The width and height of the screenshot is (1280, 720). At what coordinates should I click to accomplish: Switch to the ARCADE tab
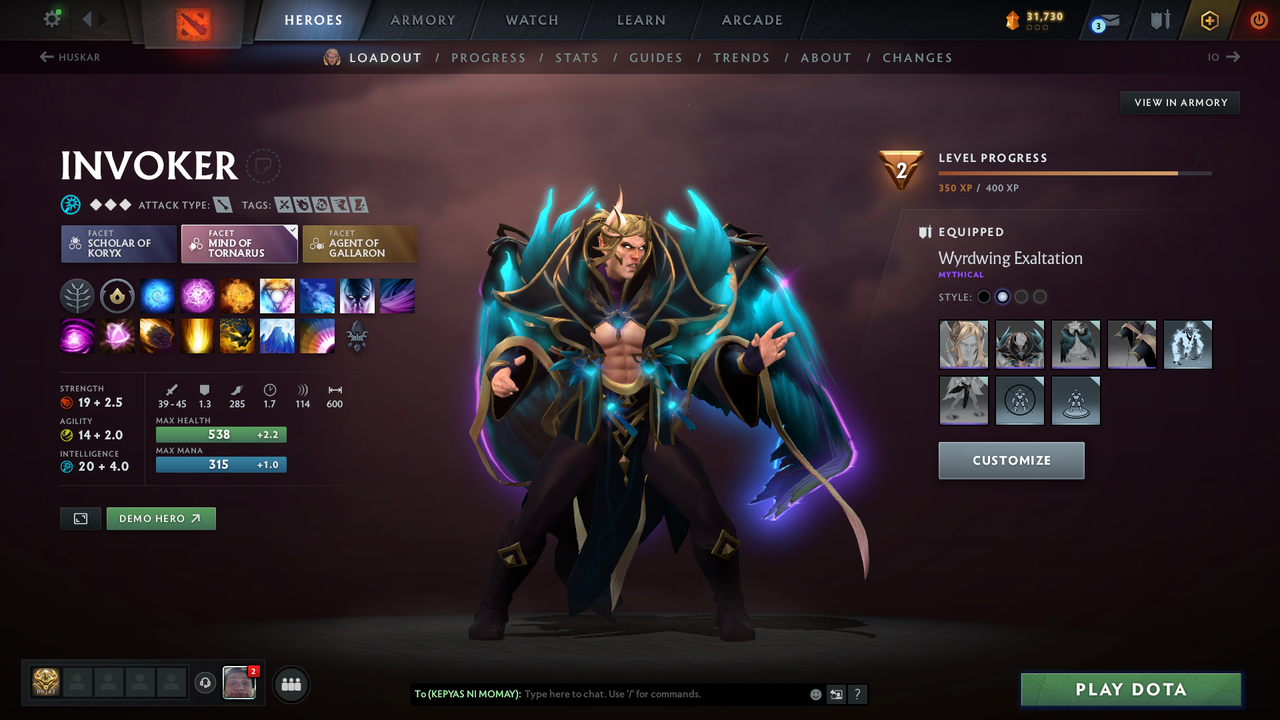coord(751,20)
